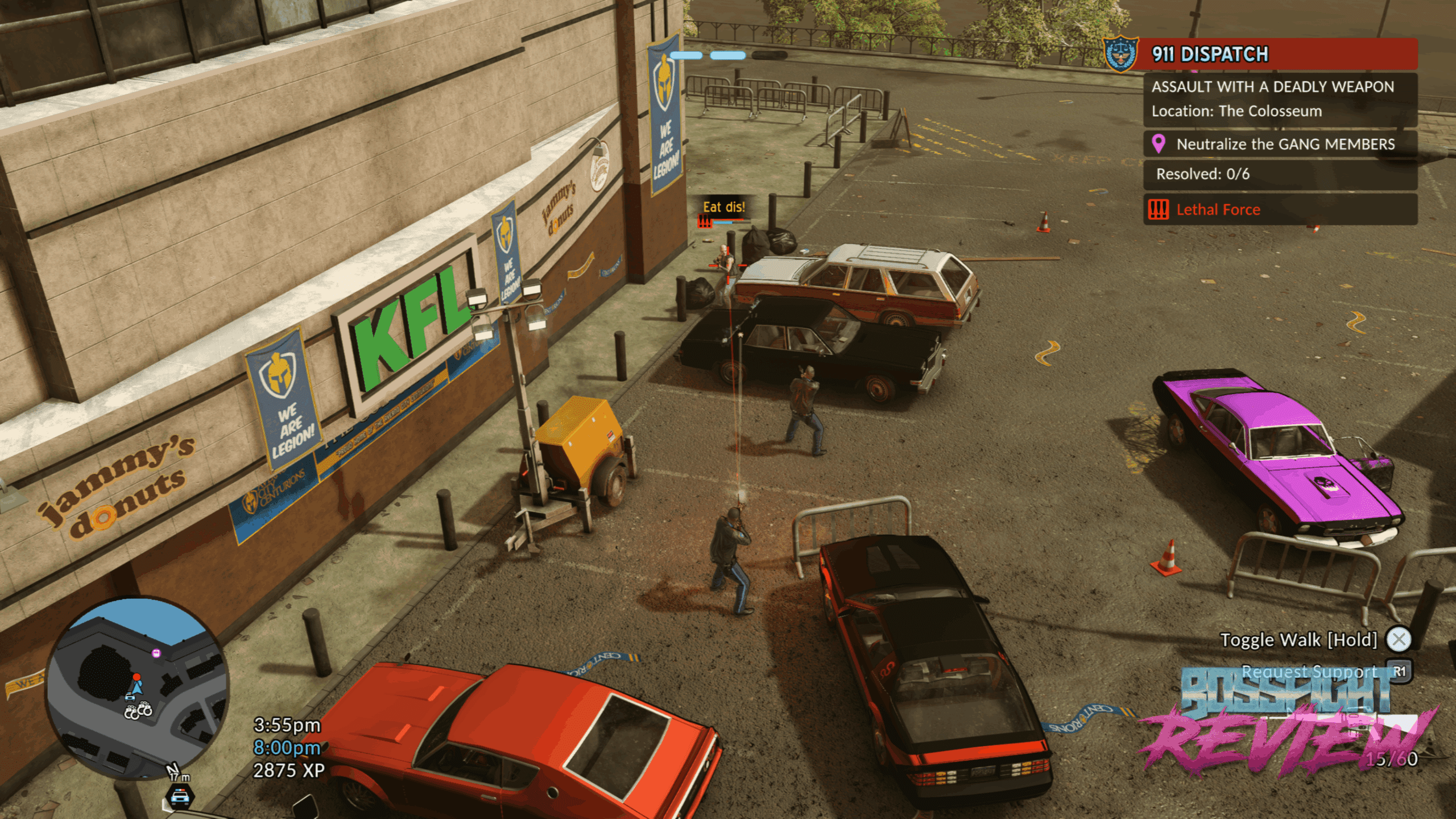This screenshot has width=1456, height=819.
Task: Select the Lethal Force indicator
Action: coord(1217,210)
